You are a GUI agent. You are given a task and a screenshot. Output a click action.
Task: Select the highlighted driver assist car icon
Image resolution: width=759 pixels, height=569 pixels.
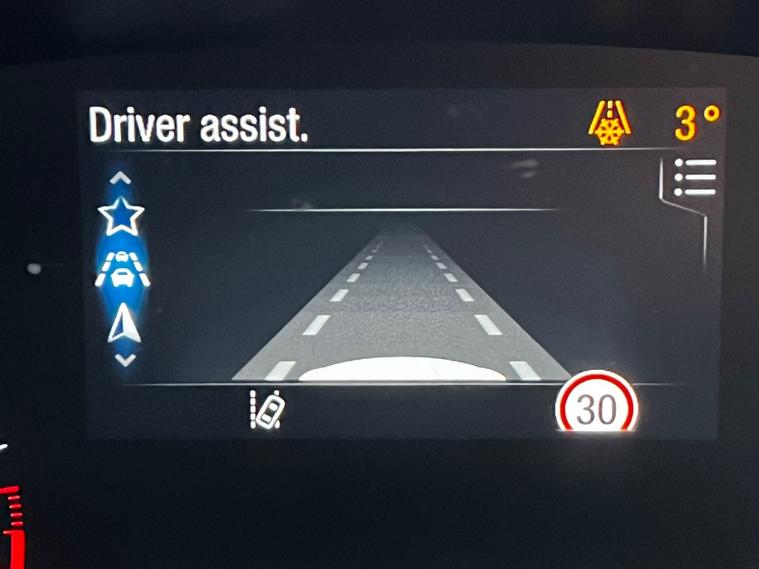coord(122,270)
